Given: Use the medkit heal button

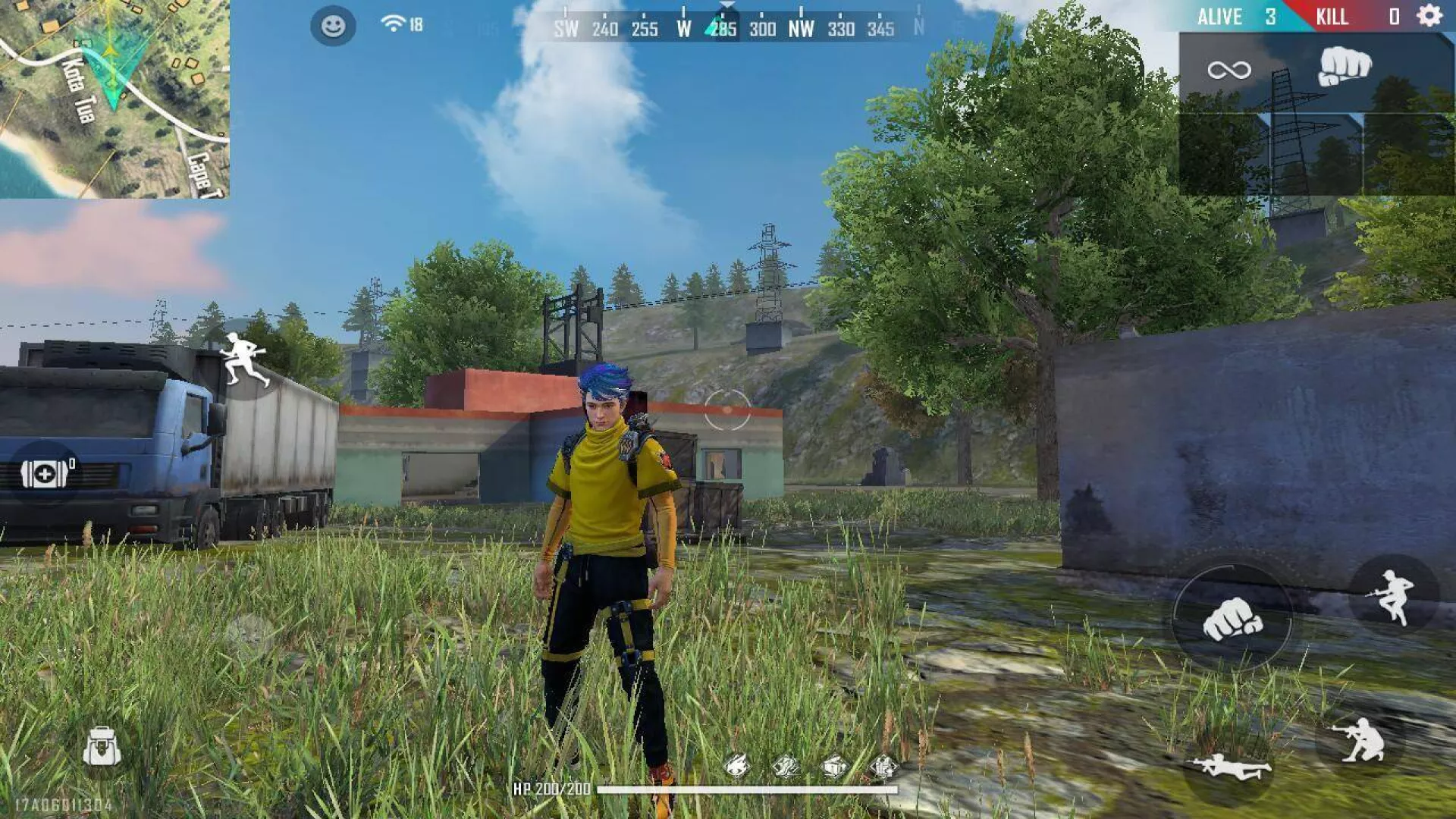Looking at the screenshot, I should [45, 474].
